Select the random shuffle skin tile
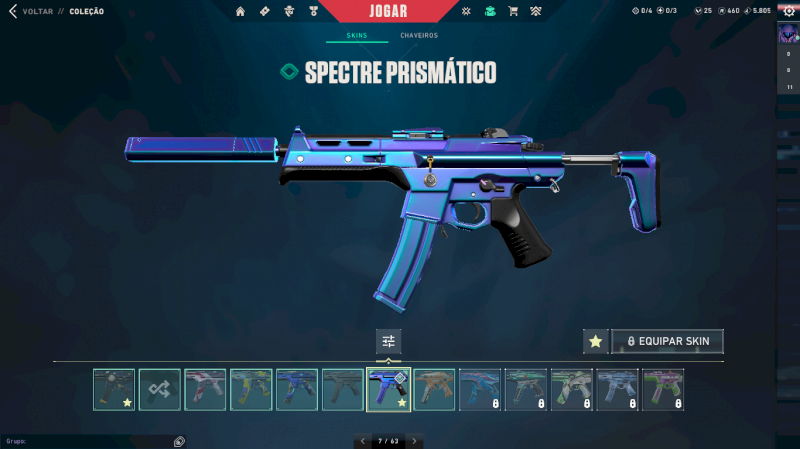 [x=159, y=390]
